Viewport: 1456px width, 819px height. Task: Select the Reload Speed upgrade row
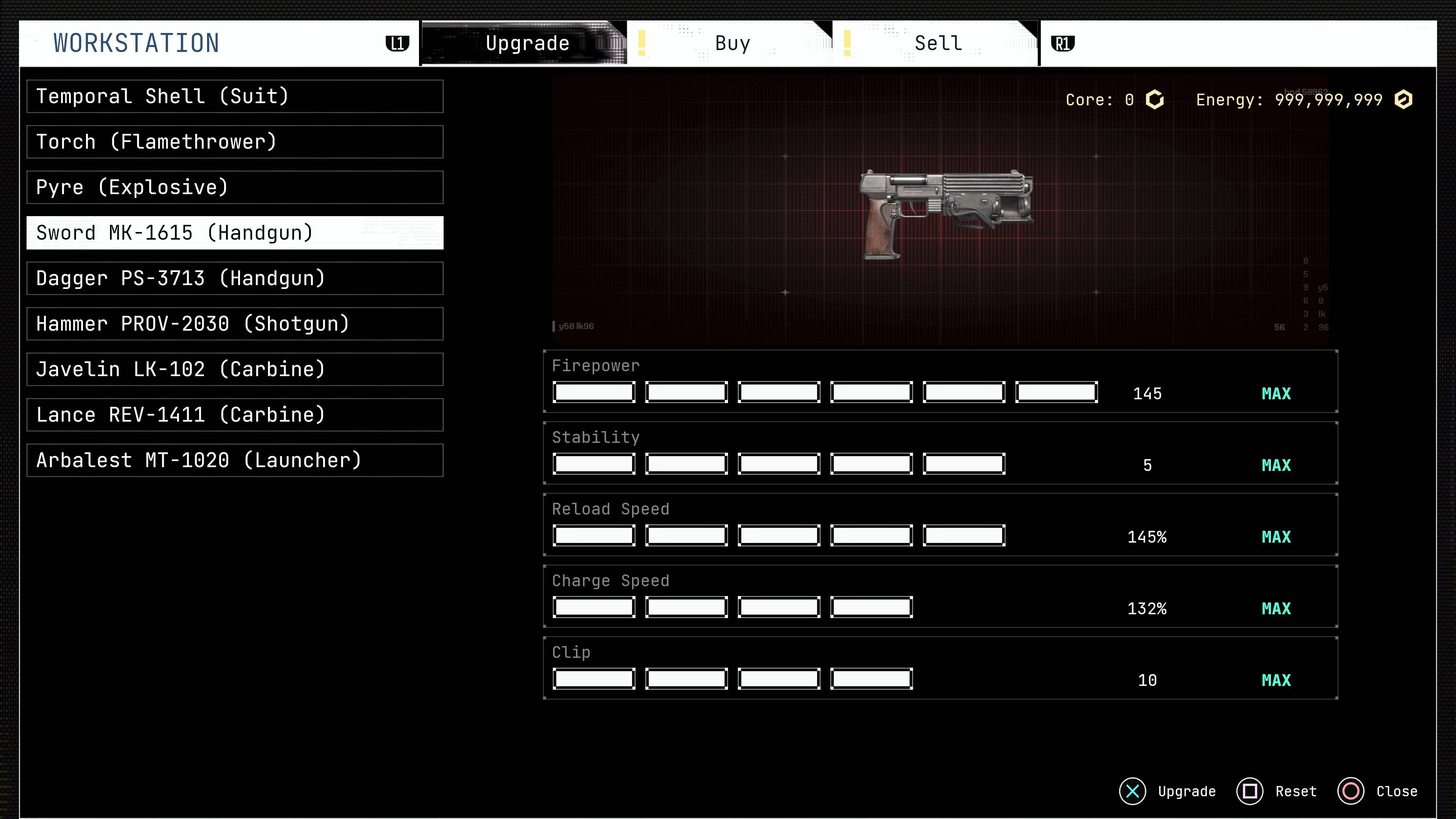click(x=940, y=525)
